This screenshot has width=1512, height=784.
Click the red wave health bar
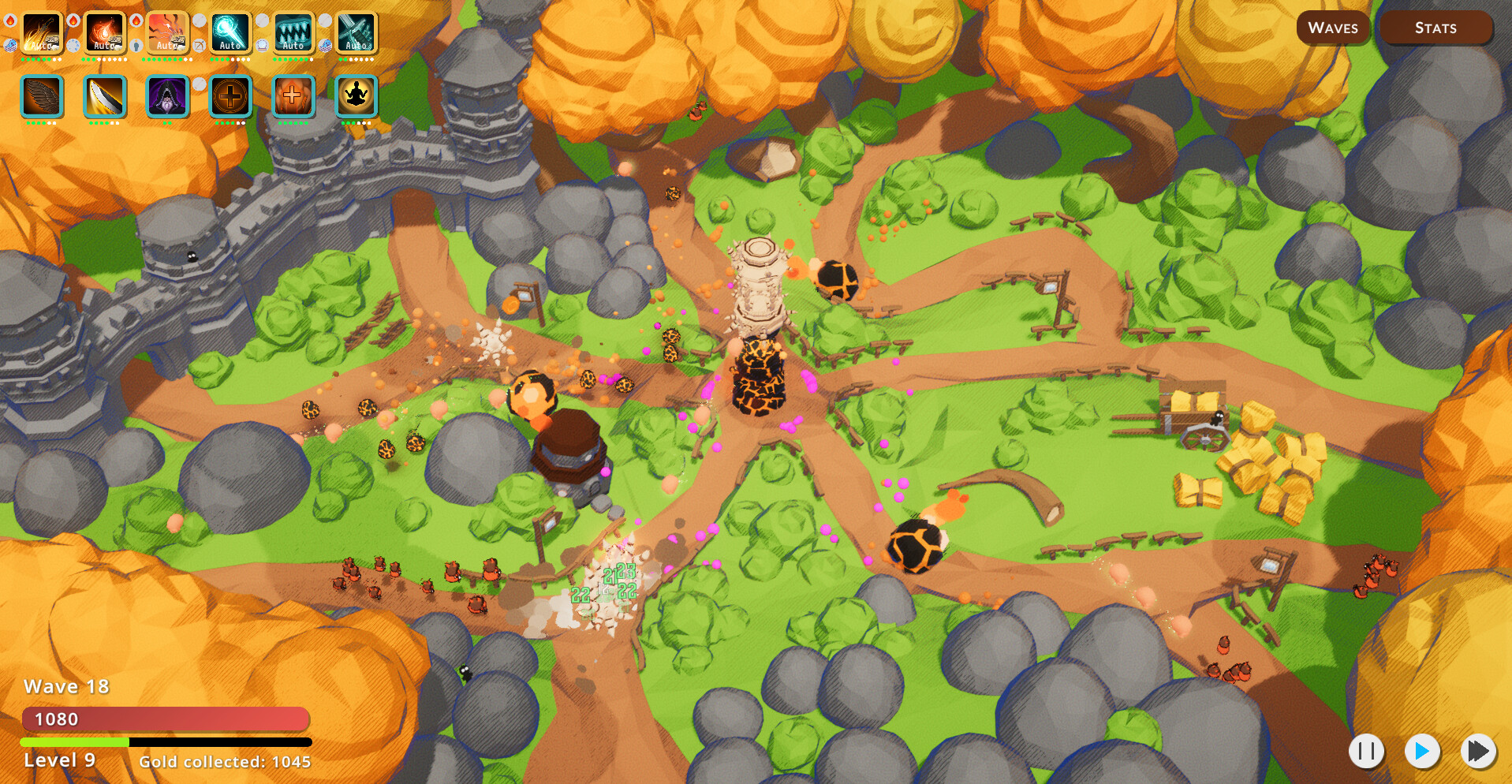[x=166, y=719]
